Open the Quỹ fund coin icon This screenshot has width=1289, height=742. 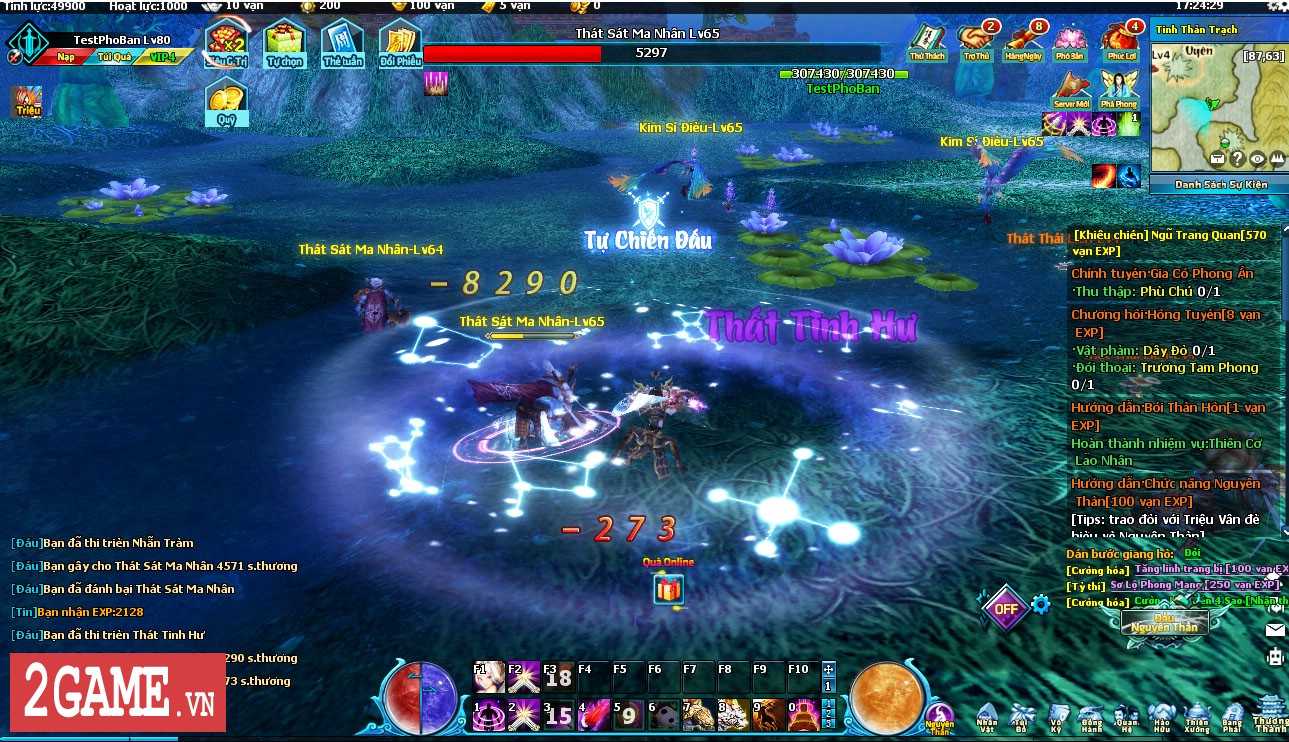pyautogui.click(x=226, y=102)
